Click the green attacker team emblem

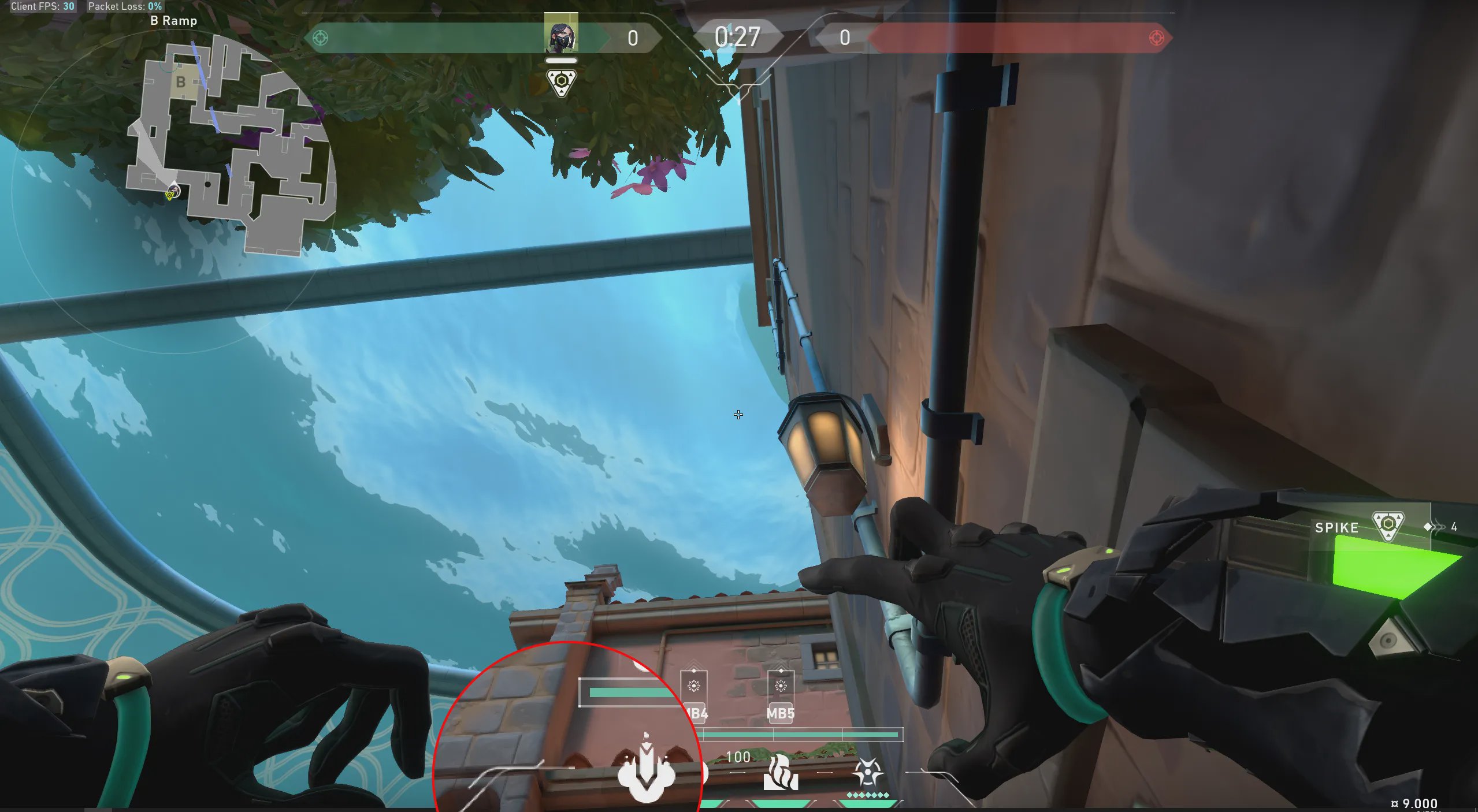point(320,38)
